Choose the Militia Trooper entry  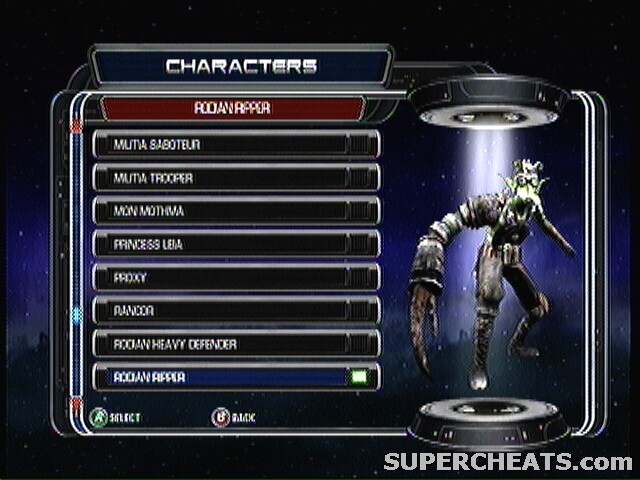[x=236, y=178]
